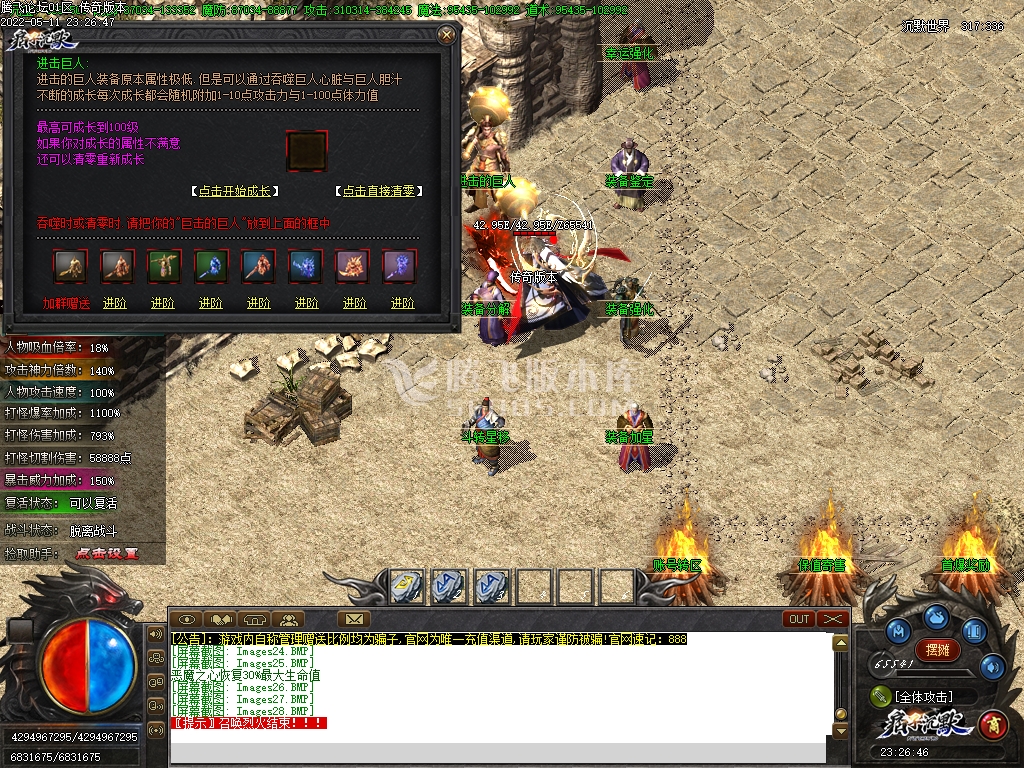This screenshot has width=1024, height=768.
Task: Click the 摆摊 stall button
Action: coord(938,649)
